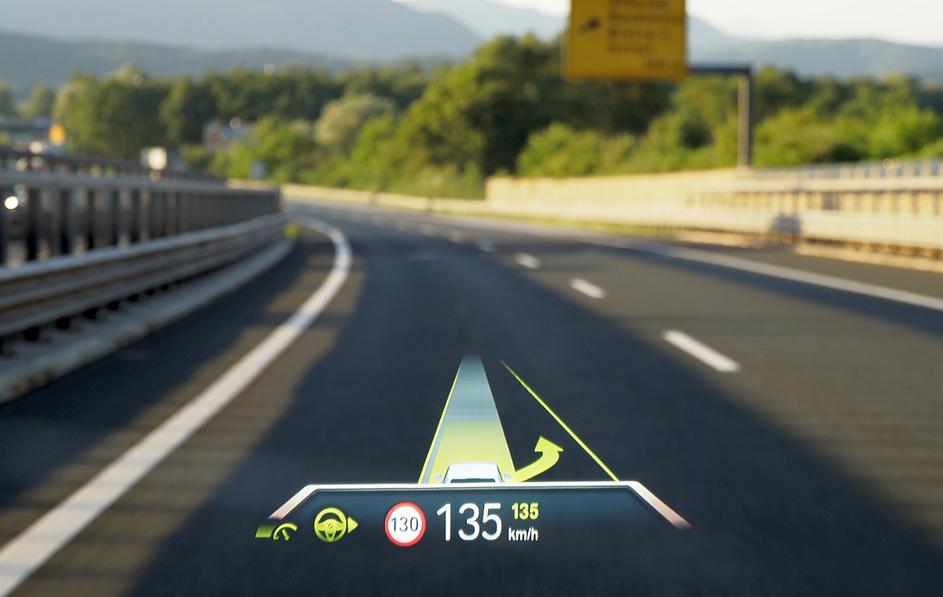Select the curved lane change arrow
The image size is (943, 597).
click(538, 459)
